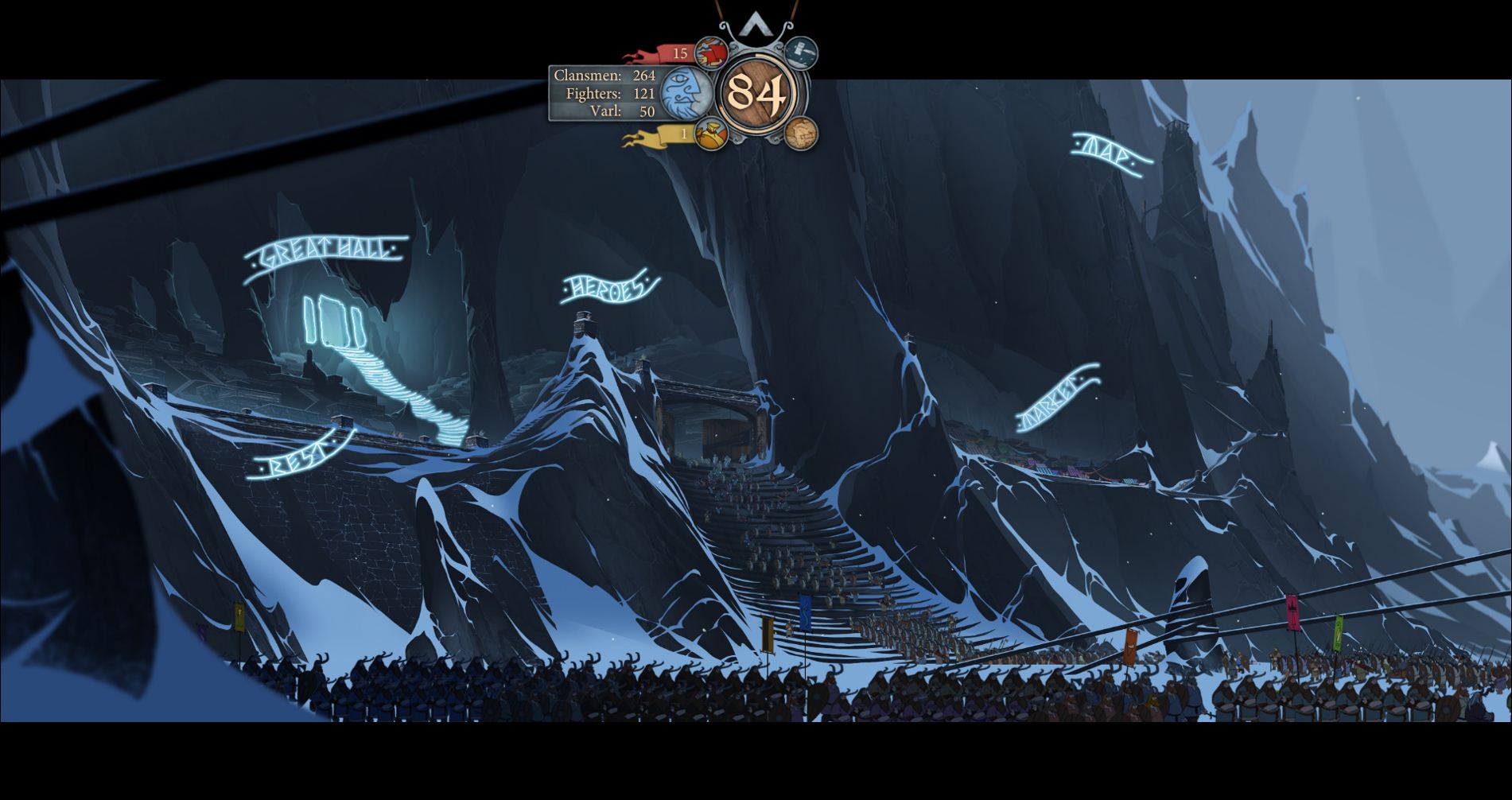This screenshot has height=800, width=1512.
Task: Click the yellow supplies sack icon
Action: pos(711,134)
